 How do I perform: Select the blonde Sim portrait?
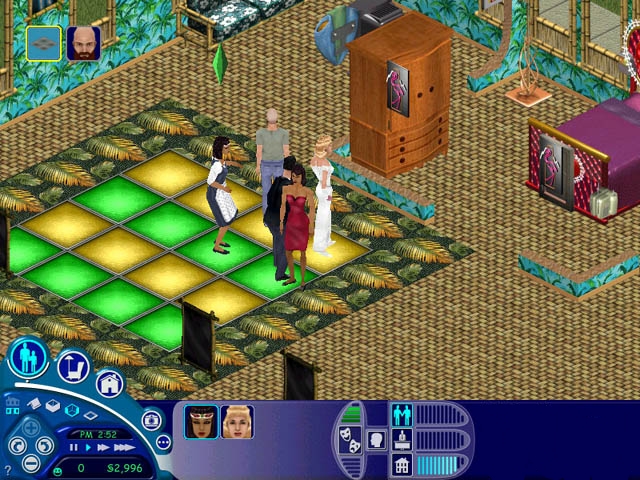tap(237, 422)
